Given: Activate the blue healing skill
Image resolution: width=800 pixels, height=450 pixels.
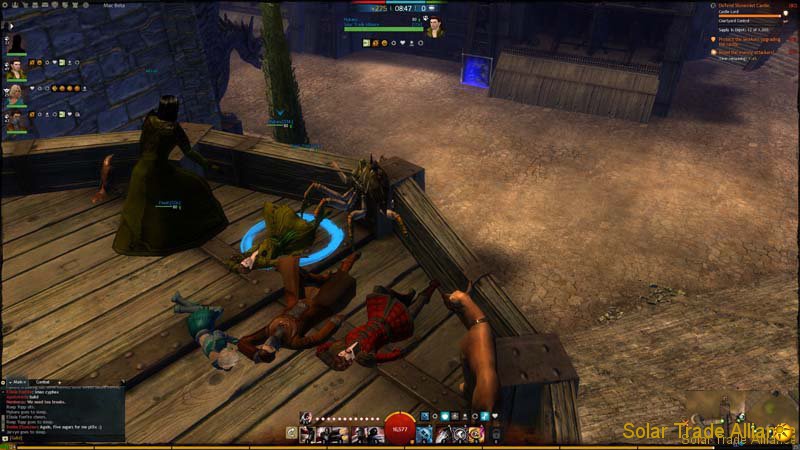Looking at the screenshot, I should coord(424,433).
